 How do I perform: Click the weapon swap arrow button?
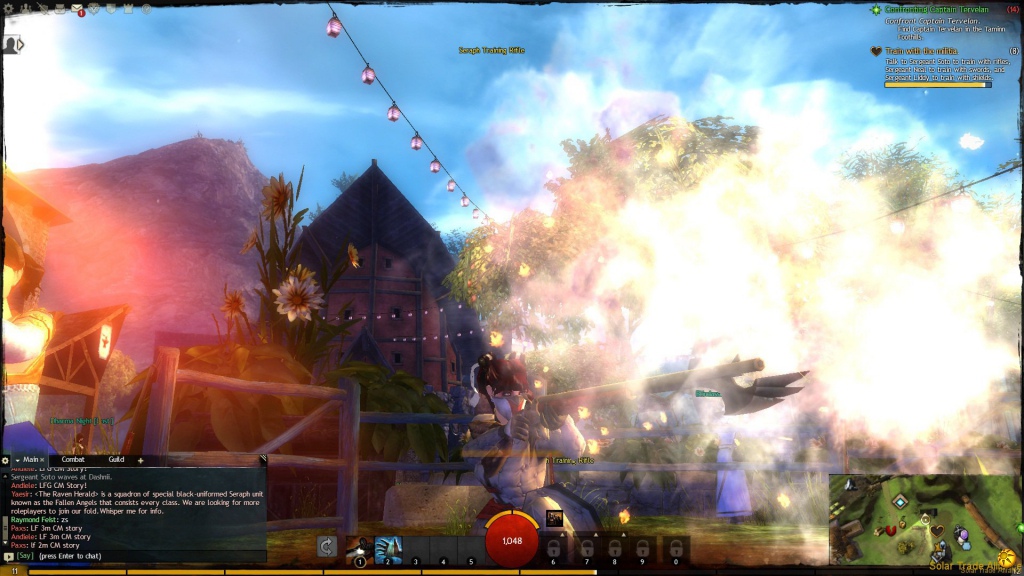[326, 546]
